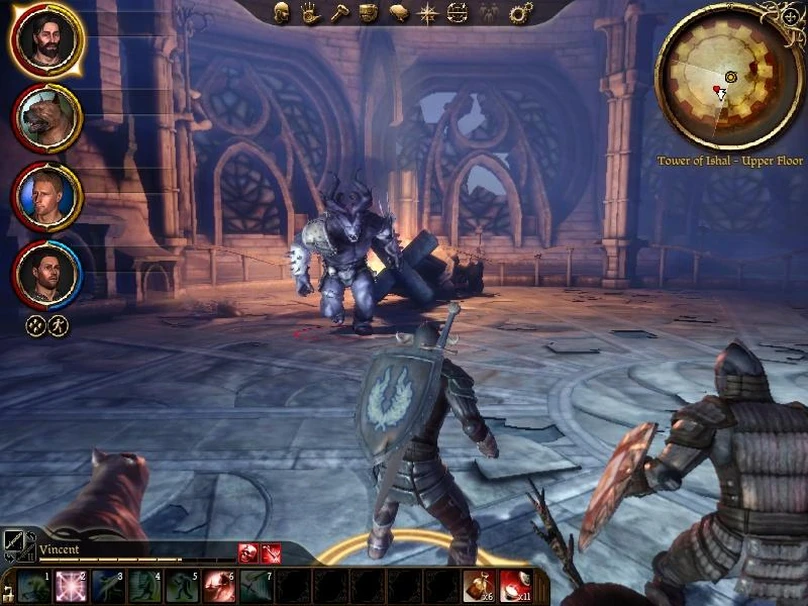Screen dimensions: 808x606
Task: Open the character record helmet icon
Action: click(x=282, y=13)
